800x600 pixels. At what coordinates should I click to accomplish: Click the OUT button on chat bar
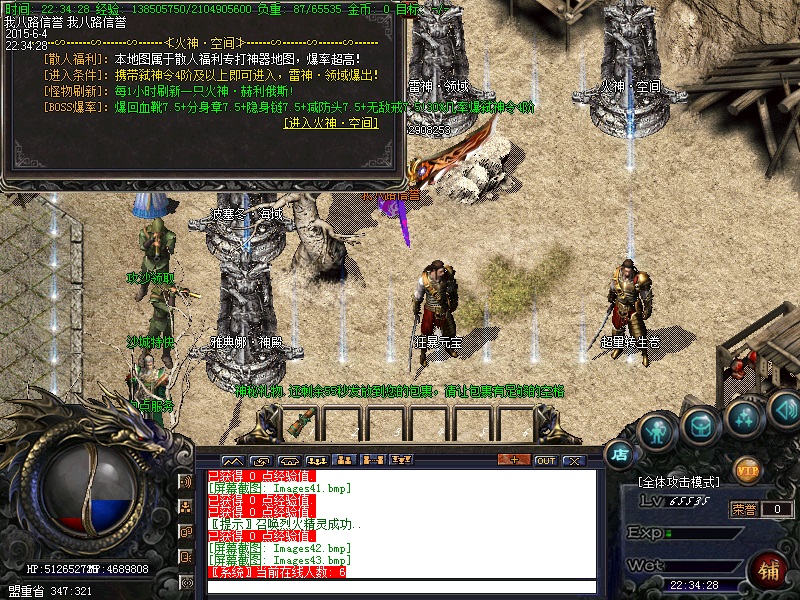tap(545, 460)
